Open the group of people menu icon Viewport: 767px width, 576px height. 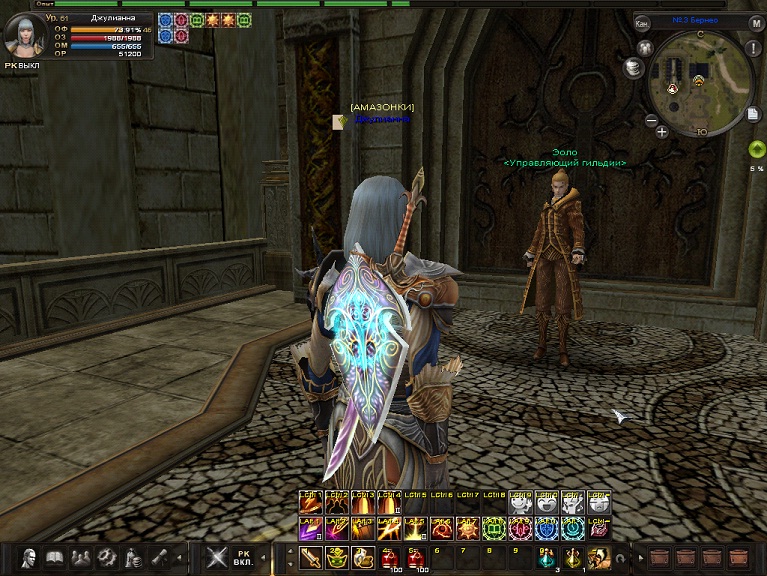pos(82,558)
